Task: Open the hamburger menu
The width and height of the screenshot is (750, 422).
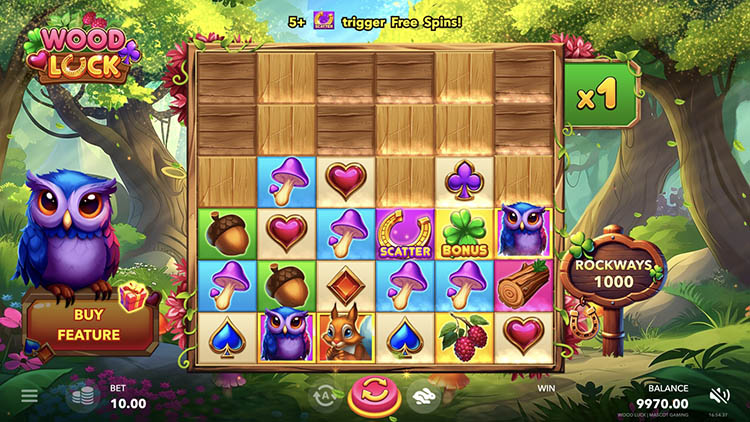Action: (29, 396)
